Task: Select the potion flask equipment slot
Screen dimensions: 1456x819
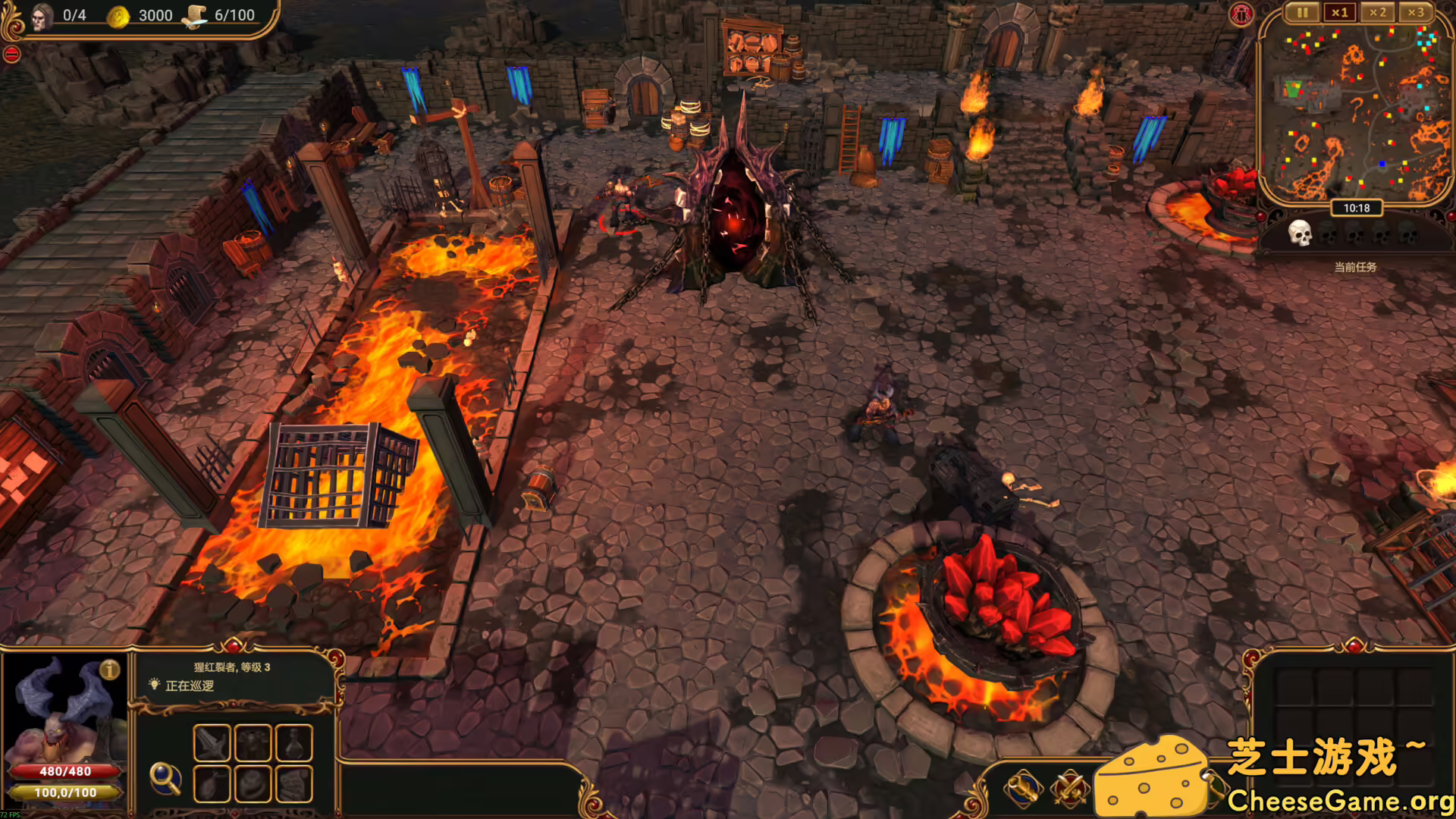Action: tap(294, 742)
